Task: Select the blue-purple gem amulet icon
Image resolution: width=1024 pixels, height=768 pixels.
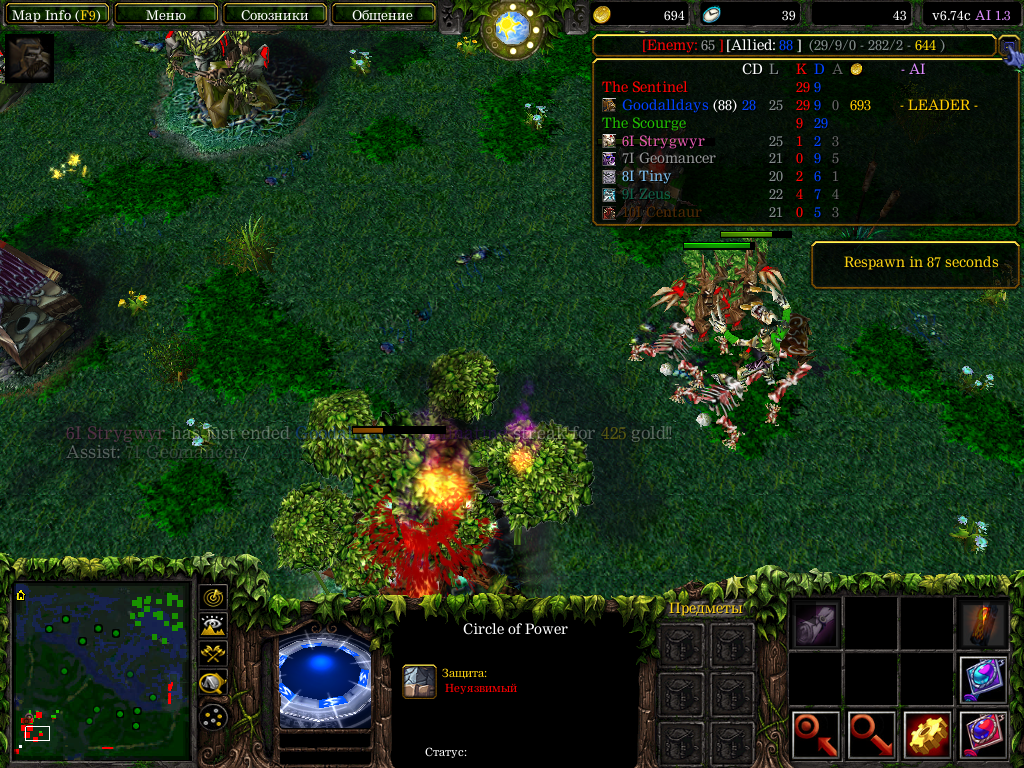Action: (983, 680)
